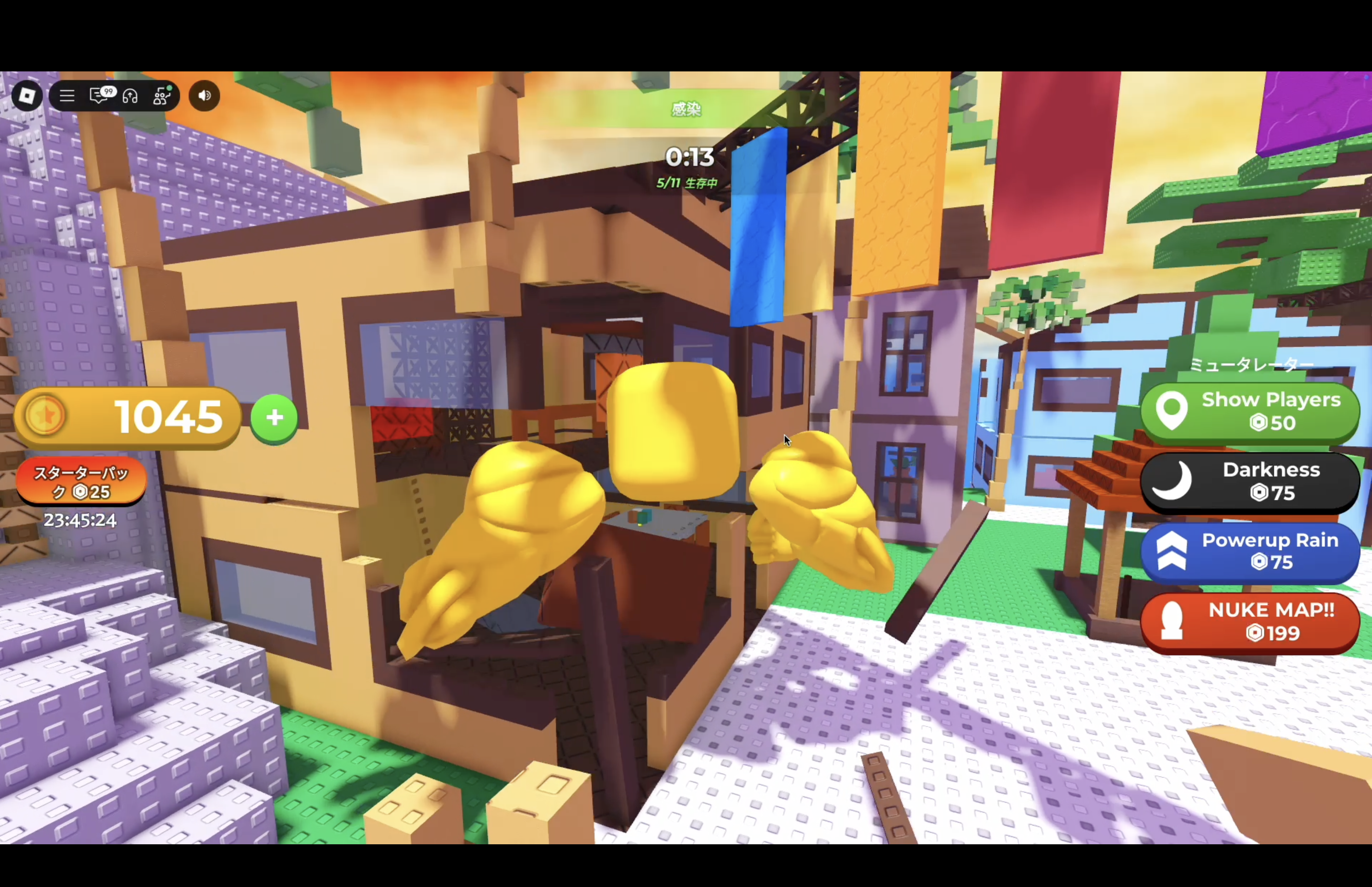
Task: Open the players and friends icon
Action: tap(162, 96)
